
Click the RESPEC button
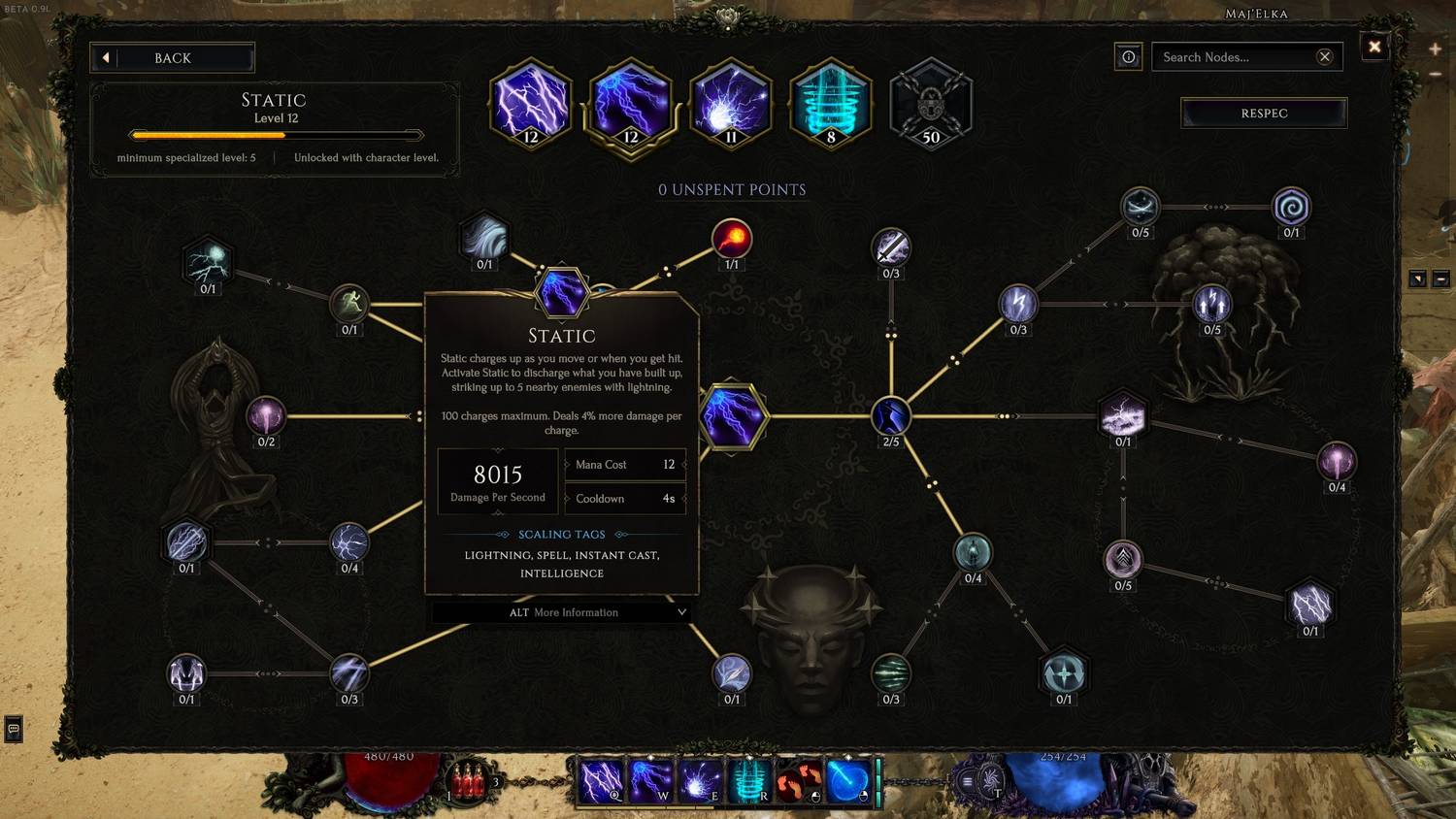tap(1264, 114)
